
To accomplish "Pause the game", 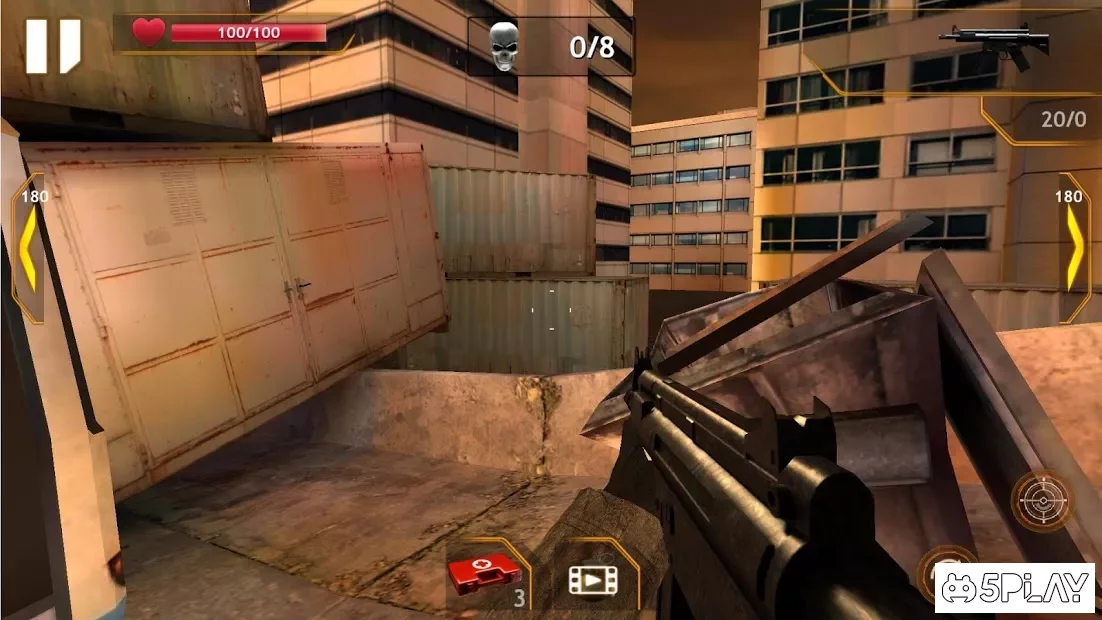I will [x=53, y=46].
